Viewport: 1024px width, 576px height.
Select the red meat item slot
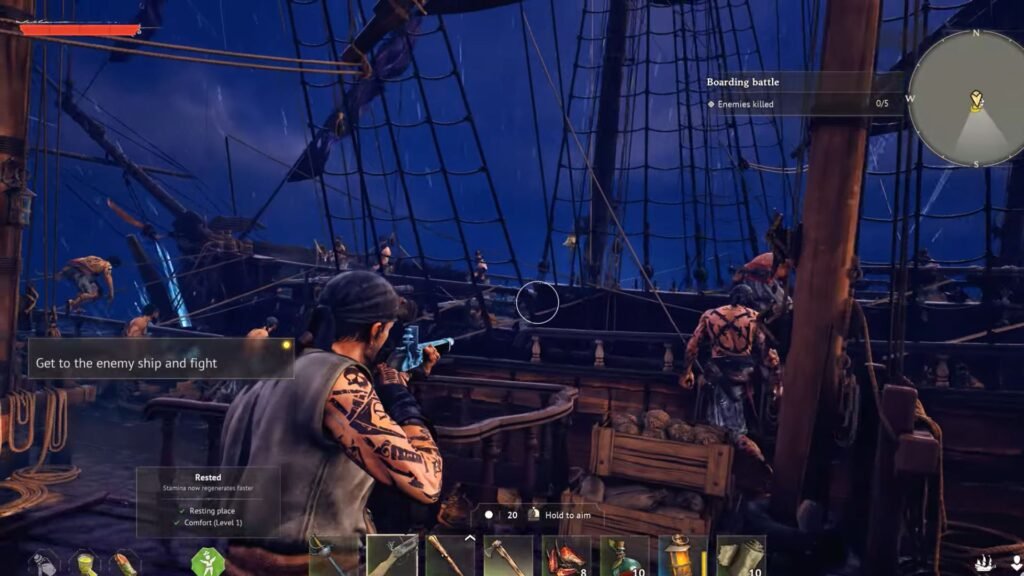pyautogui.click(x=566, y=556)
